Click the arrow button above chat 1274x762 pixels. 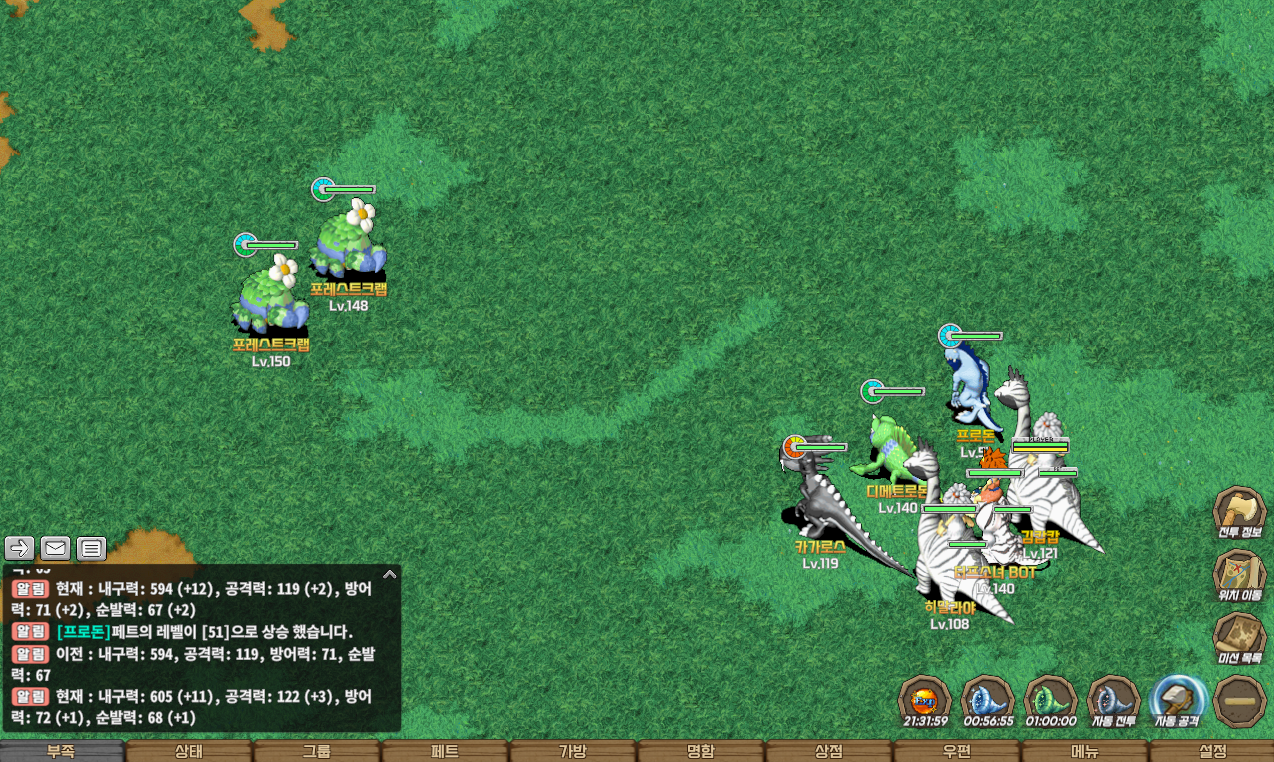[x=20, y=548]
